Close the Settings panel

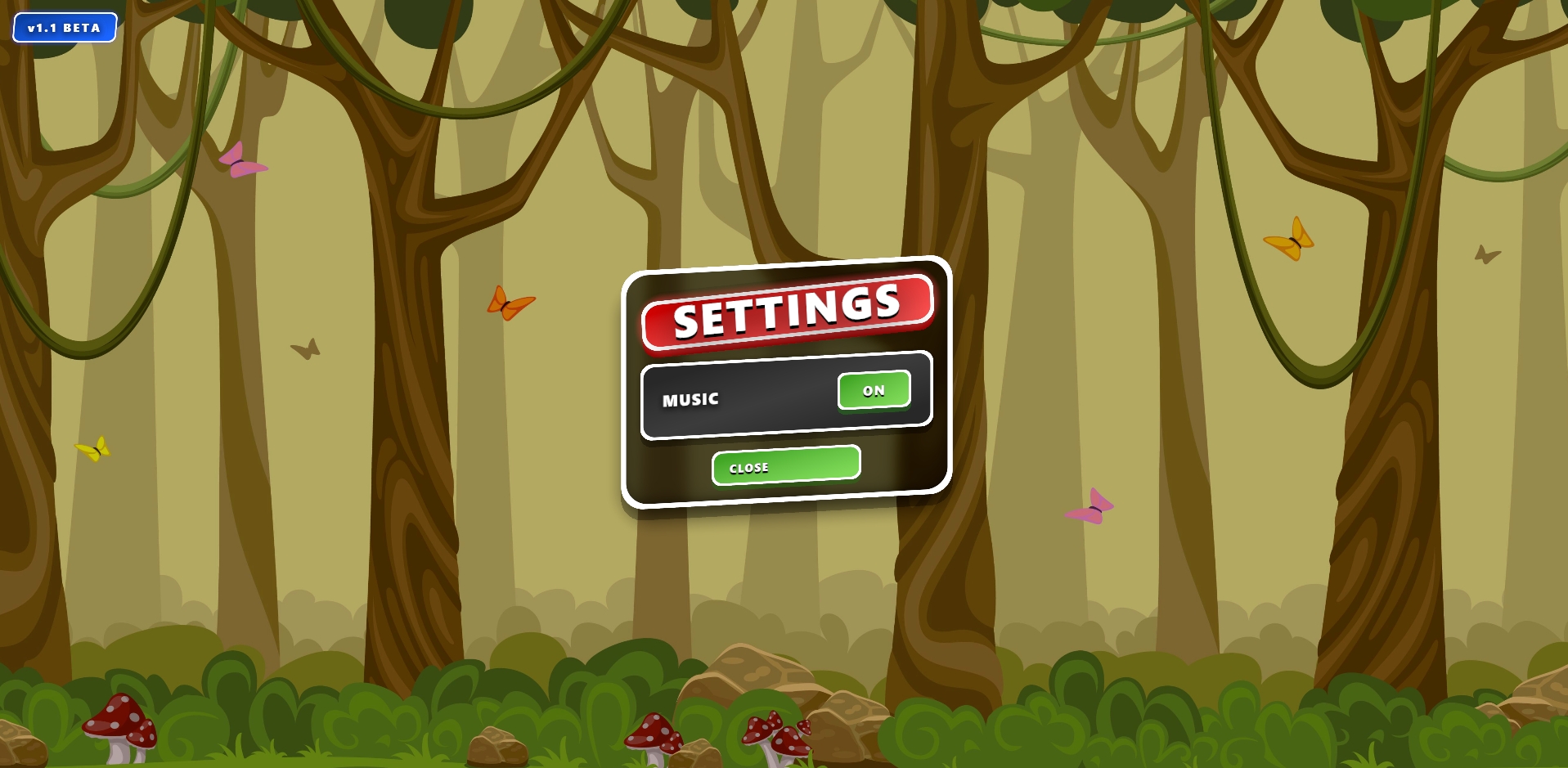pos(785,465)
